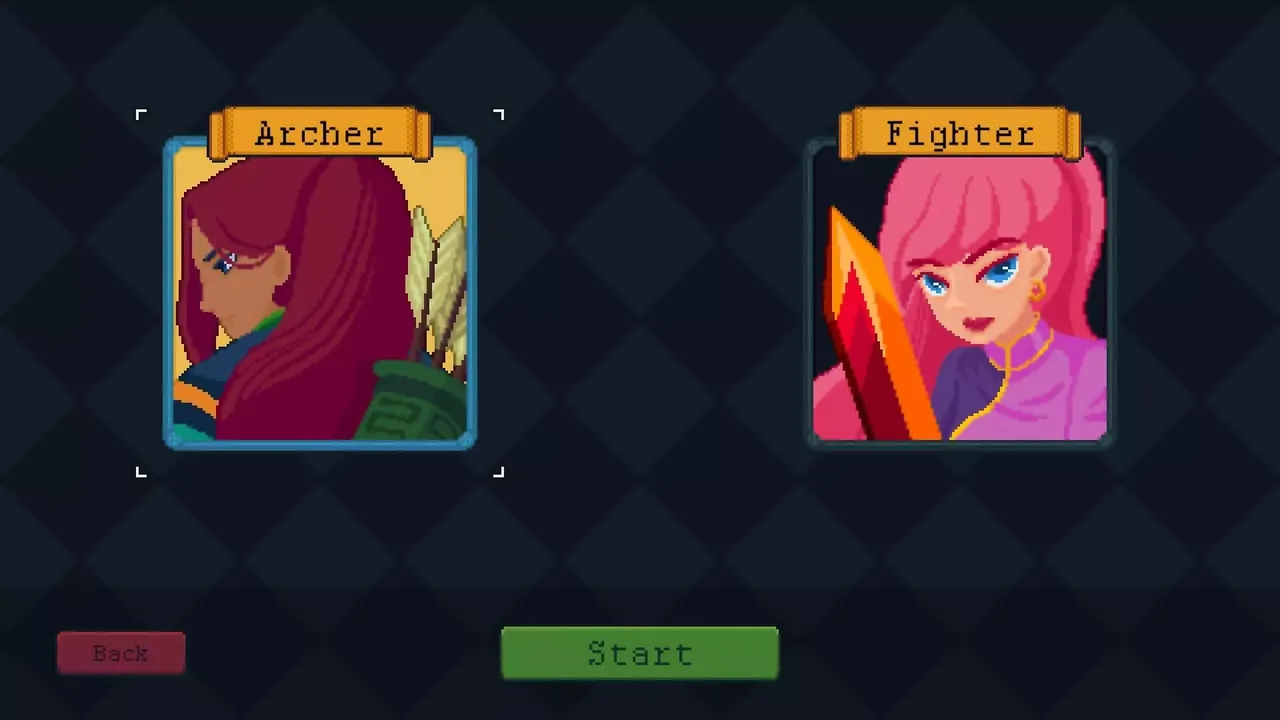Click the green Start button
This screenshot has width=1280, height=720.
639,653
